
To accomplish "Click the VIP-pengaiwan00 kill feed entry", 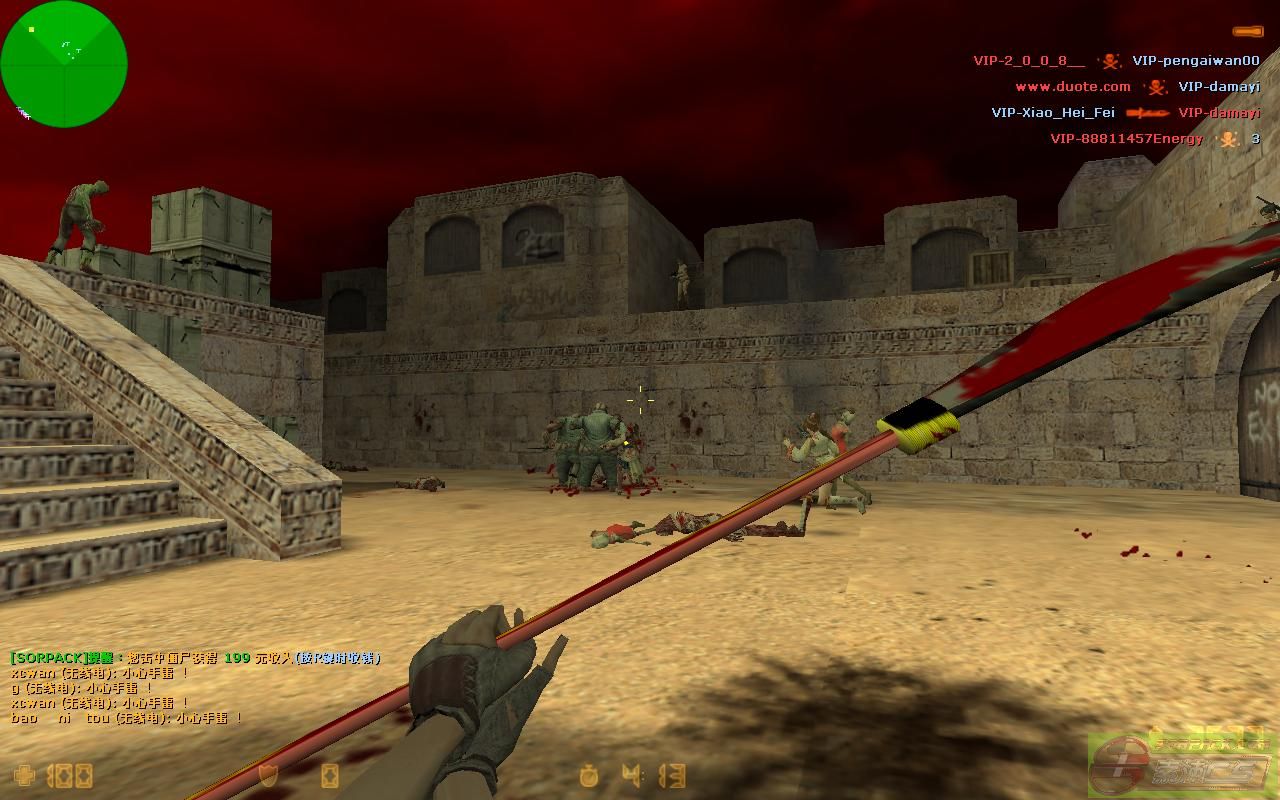I will 1195,61.
